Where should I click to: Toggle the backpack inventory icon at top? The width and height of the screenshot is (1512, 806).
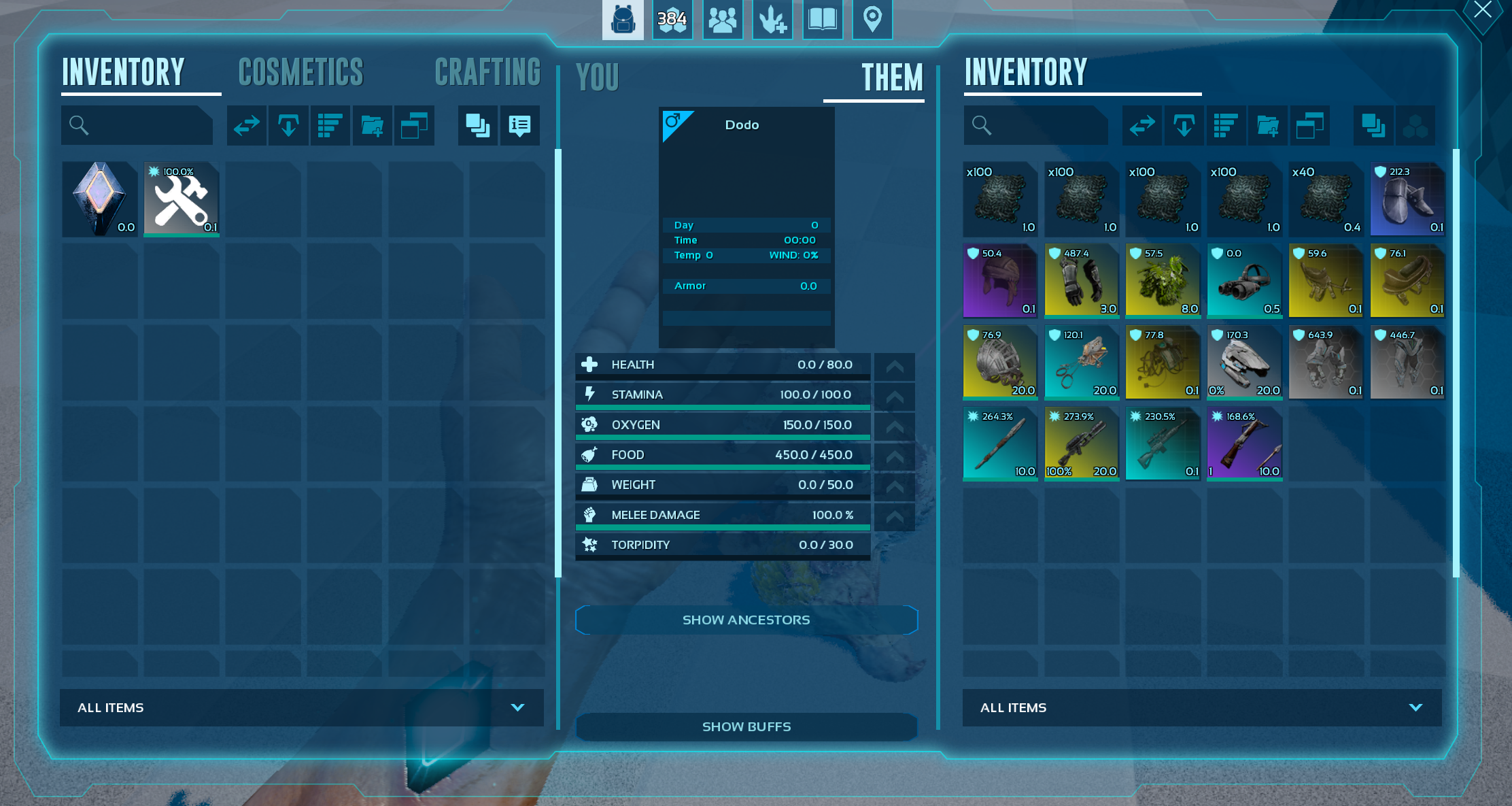click(623, 20)
